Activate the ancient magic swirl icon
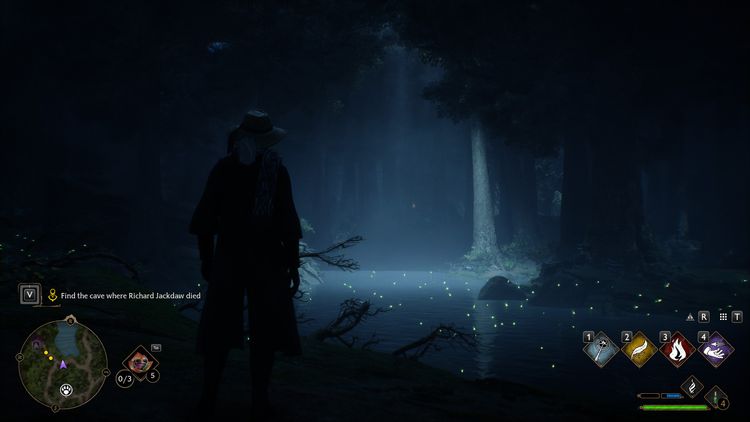The image size is (750, 422). [691, 385]
